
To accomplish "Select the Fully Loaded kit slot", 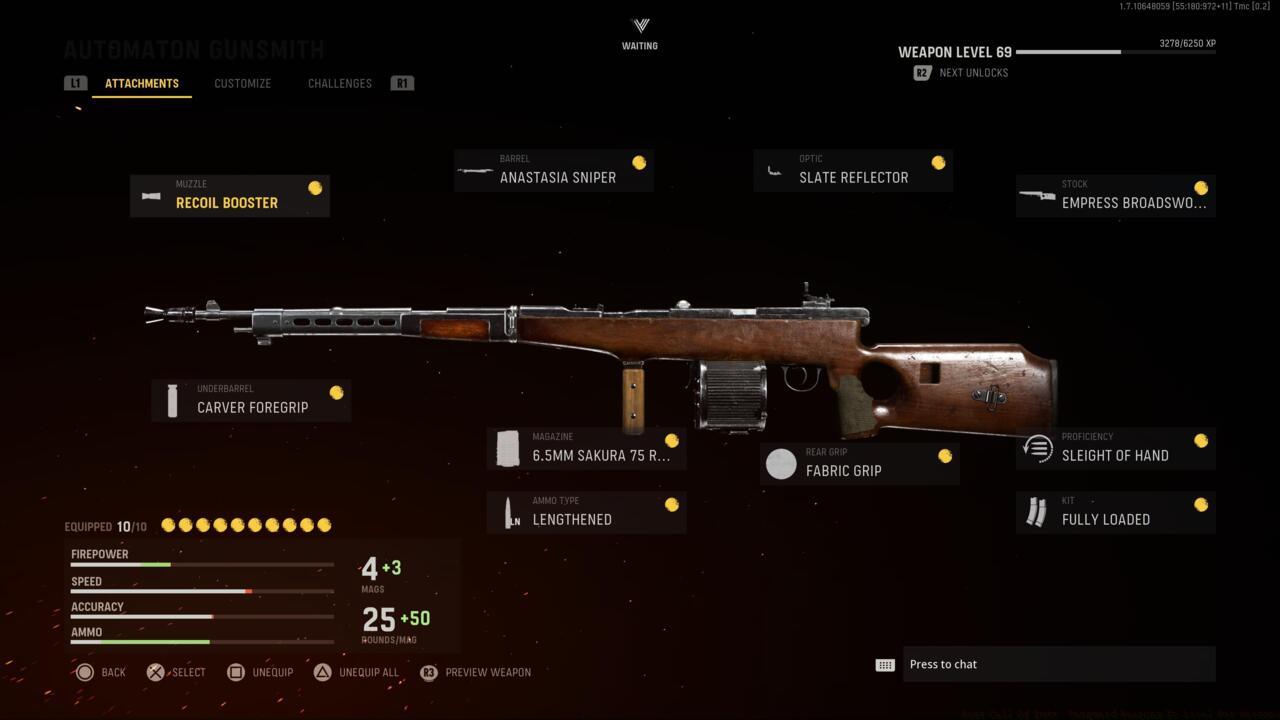I will tap(1115, 512).
